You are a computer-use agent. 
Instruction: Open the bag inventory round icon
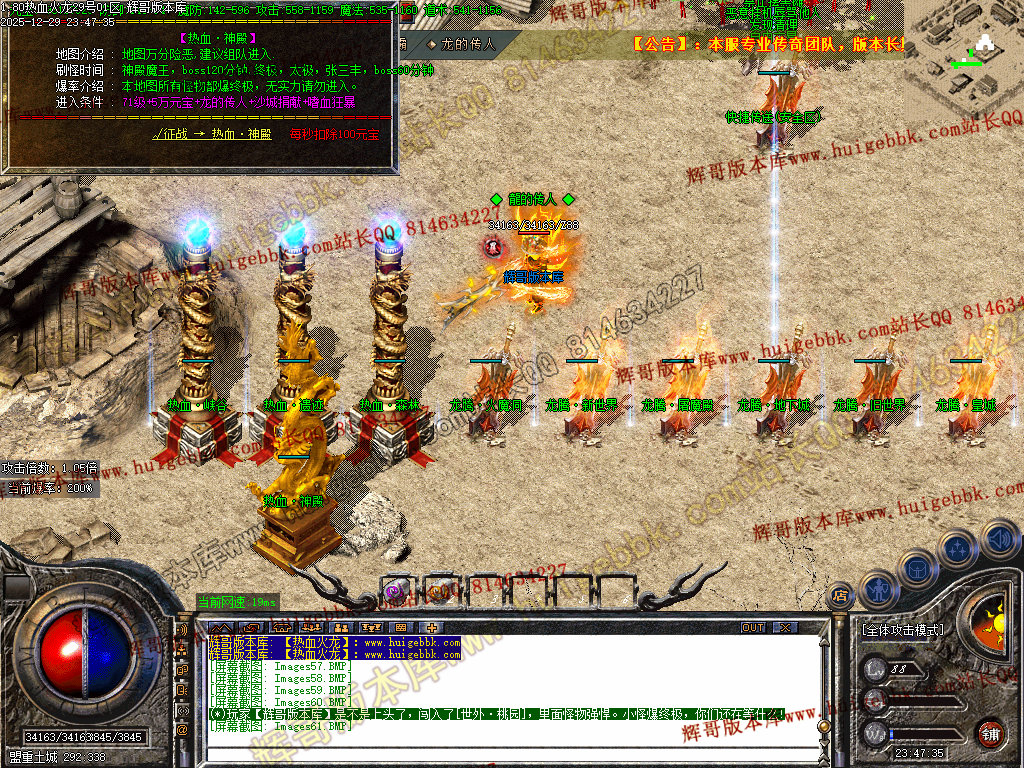click(920, 568)
